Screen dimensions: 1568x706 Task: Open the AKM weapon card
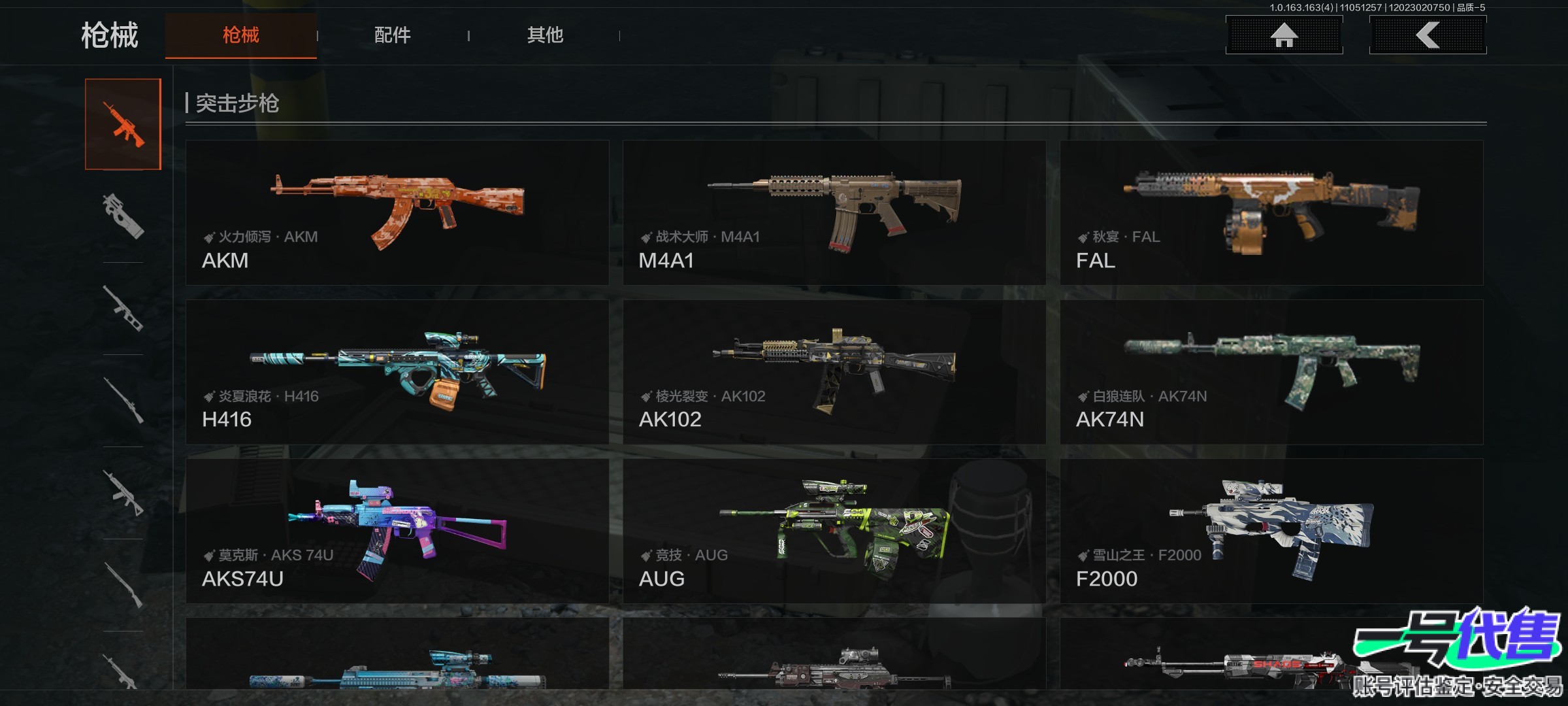point(397,212)
